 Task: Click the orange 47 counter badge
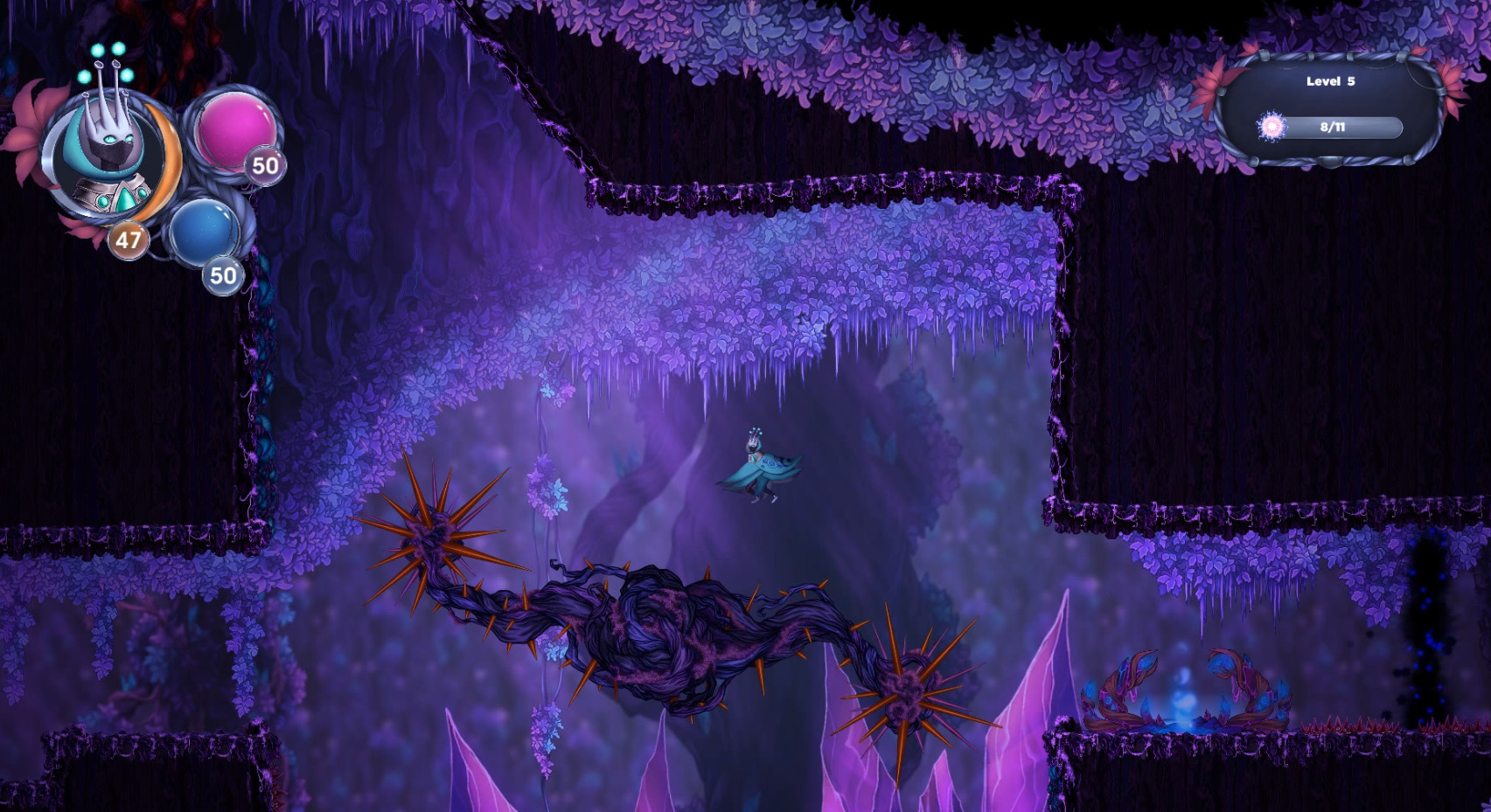(129, 239)
